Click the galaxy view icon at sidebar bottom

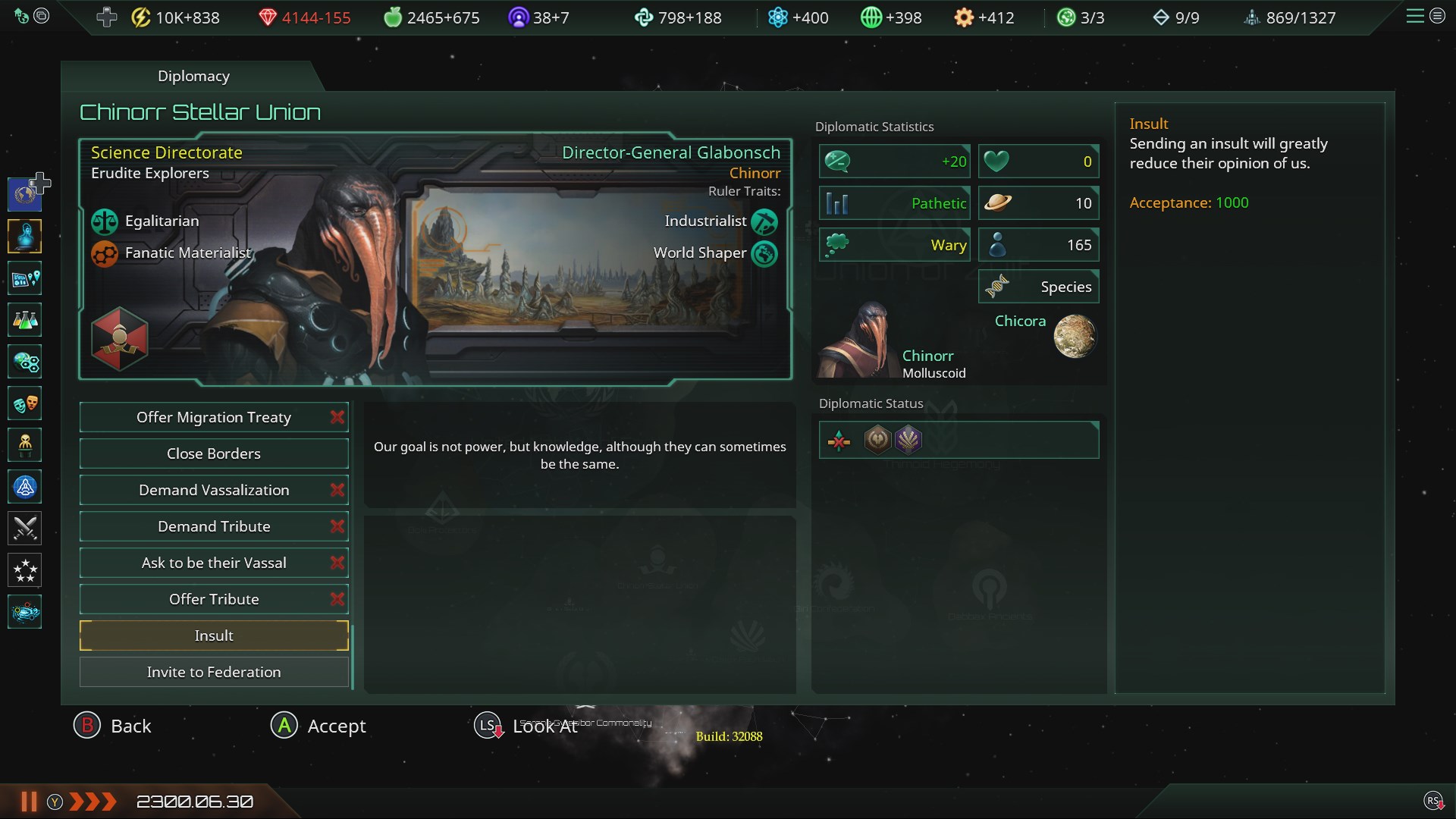point(24,612)
